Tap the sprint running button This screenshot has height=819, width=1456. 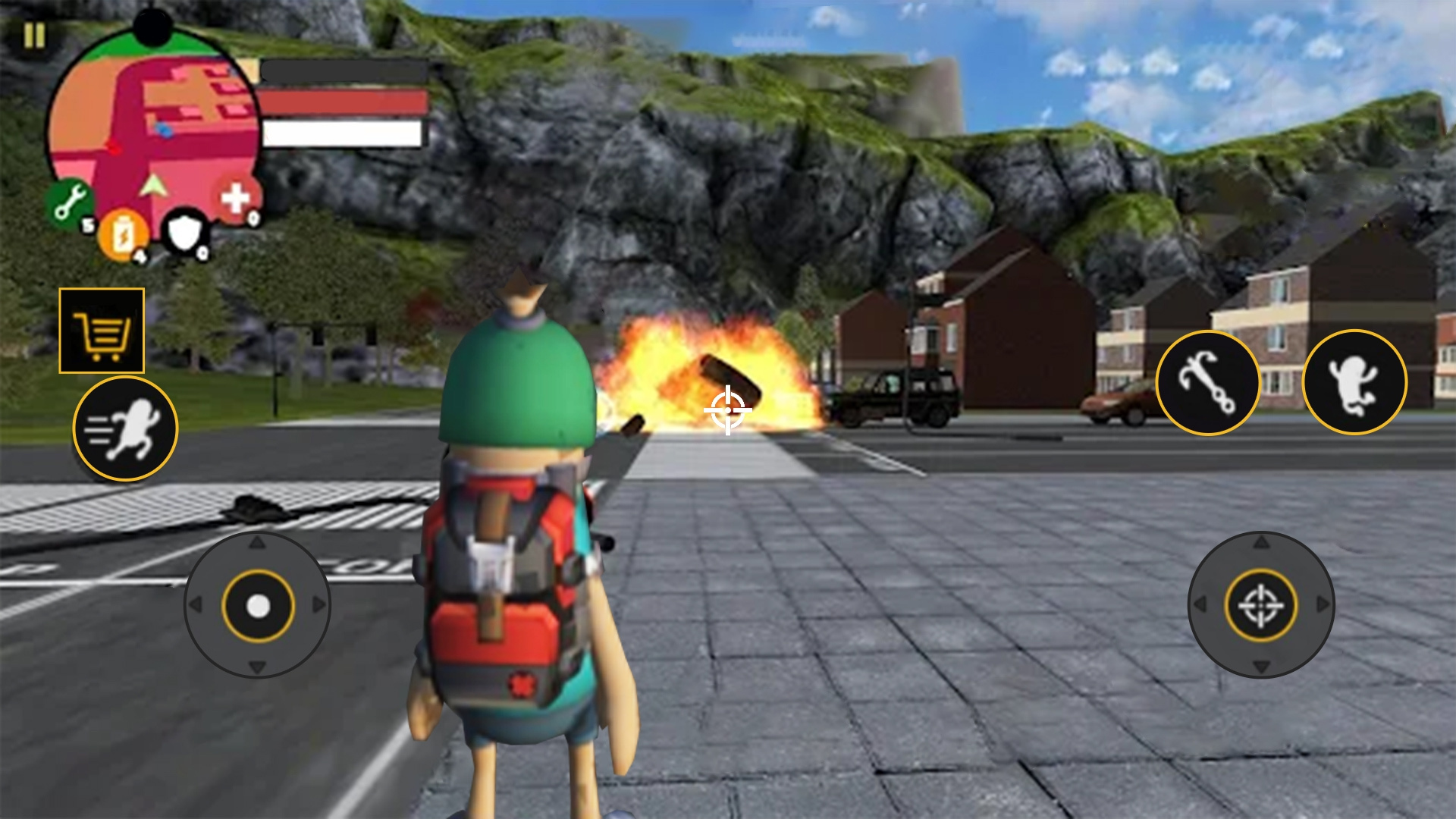tap(126, 429)
